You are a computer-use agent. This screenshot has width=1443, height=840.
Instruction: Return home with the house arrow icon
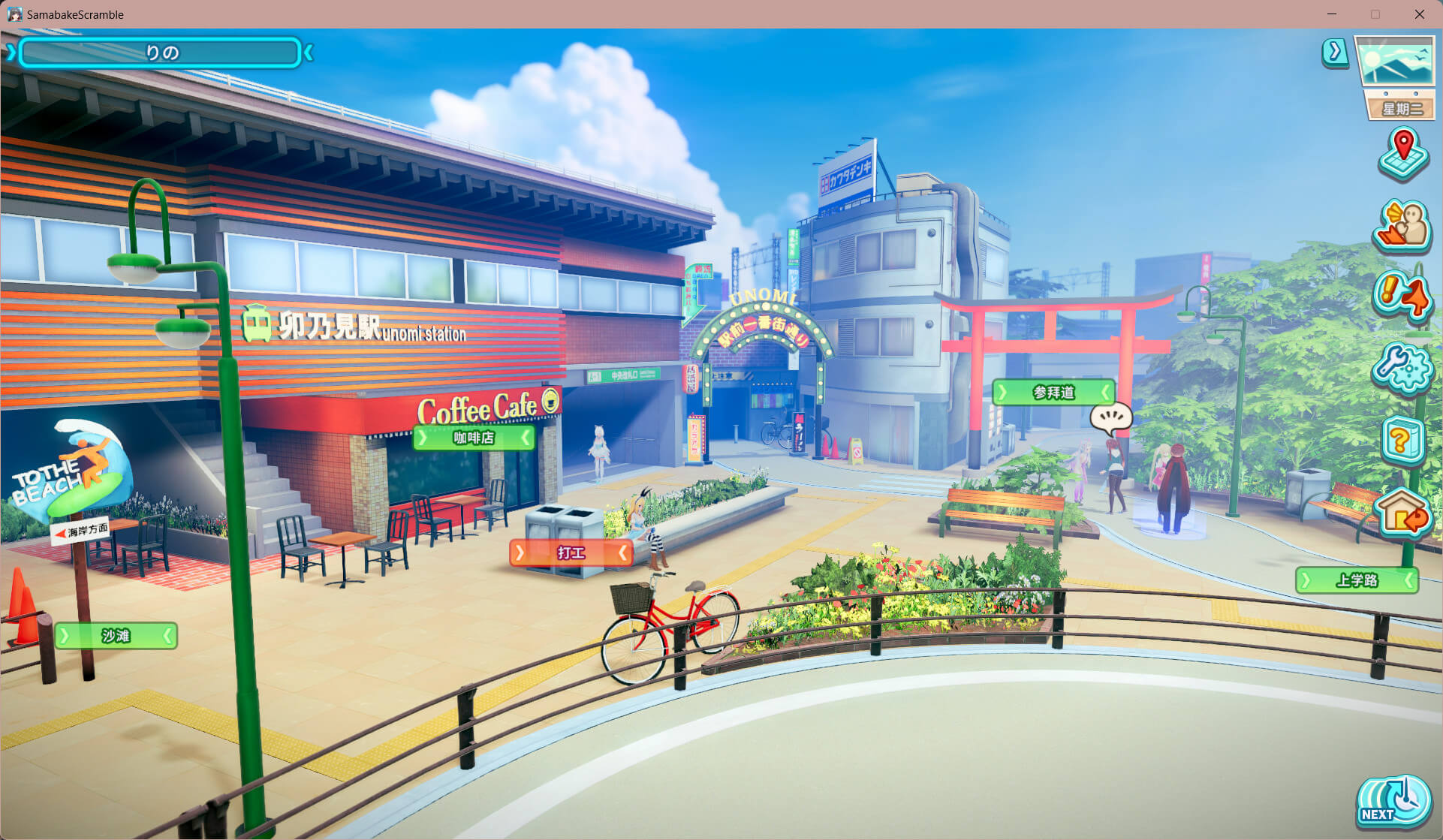coord(1402,513)
